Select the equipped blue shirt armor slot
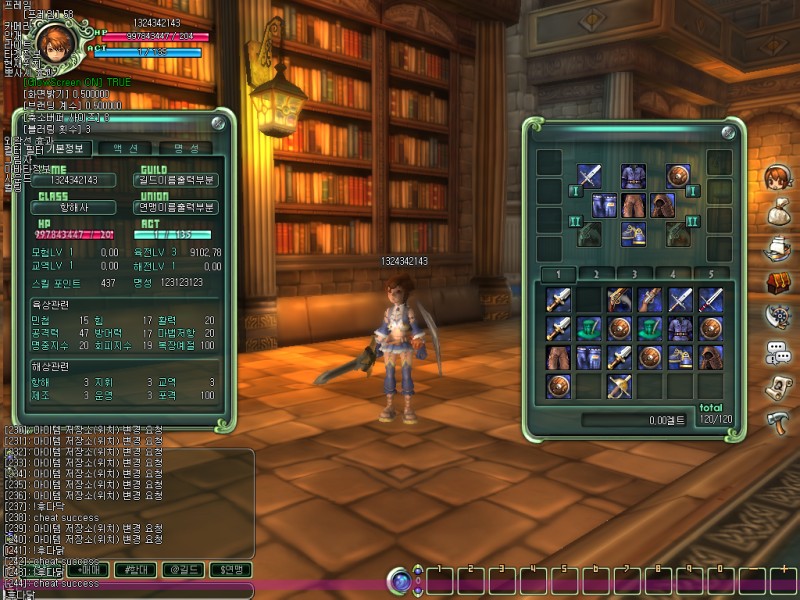This screenshot has height=600, width=800. (x=632, y=176)
